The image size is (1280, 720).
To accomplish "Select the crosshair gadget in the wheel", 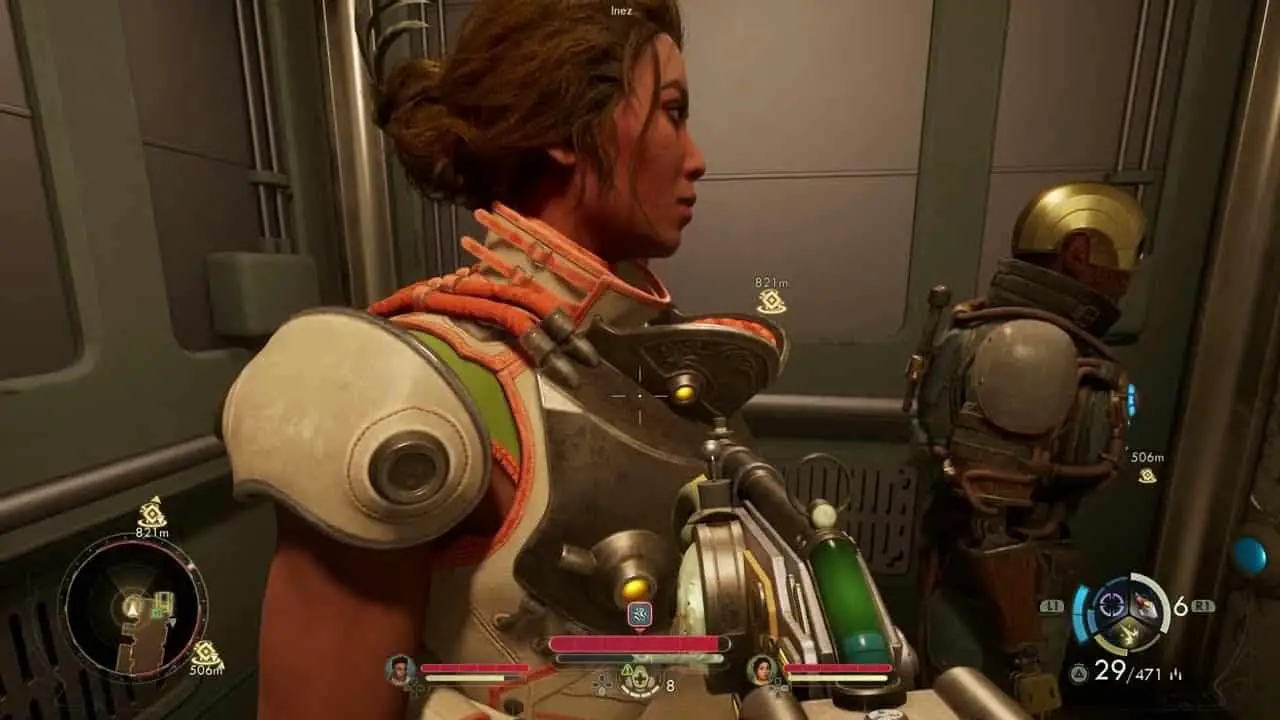I will click(x=1111, y=603).
